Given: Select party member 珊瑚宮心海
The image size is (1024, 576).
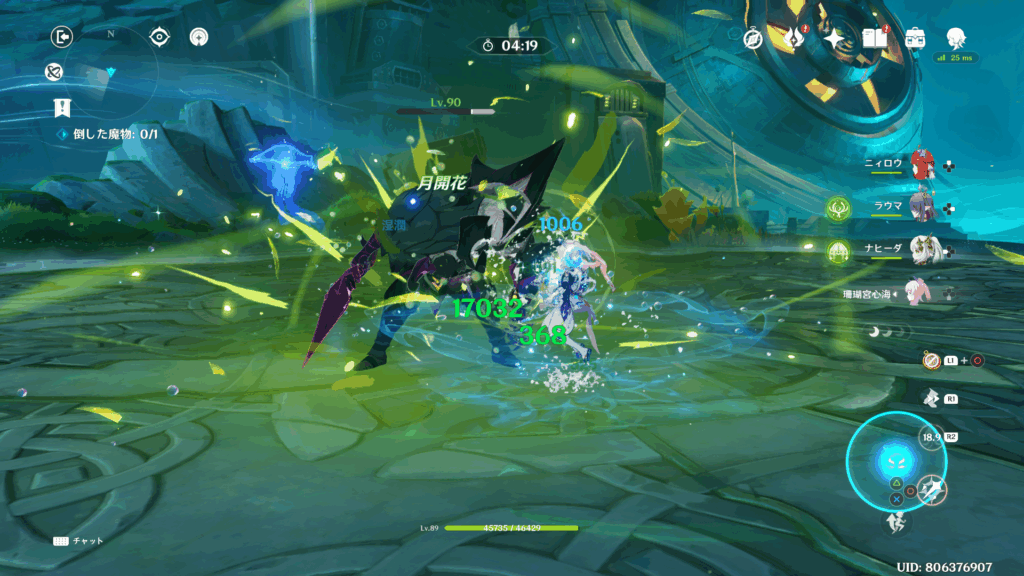Looking at the screenshot, I should (x=918, y=292).
